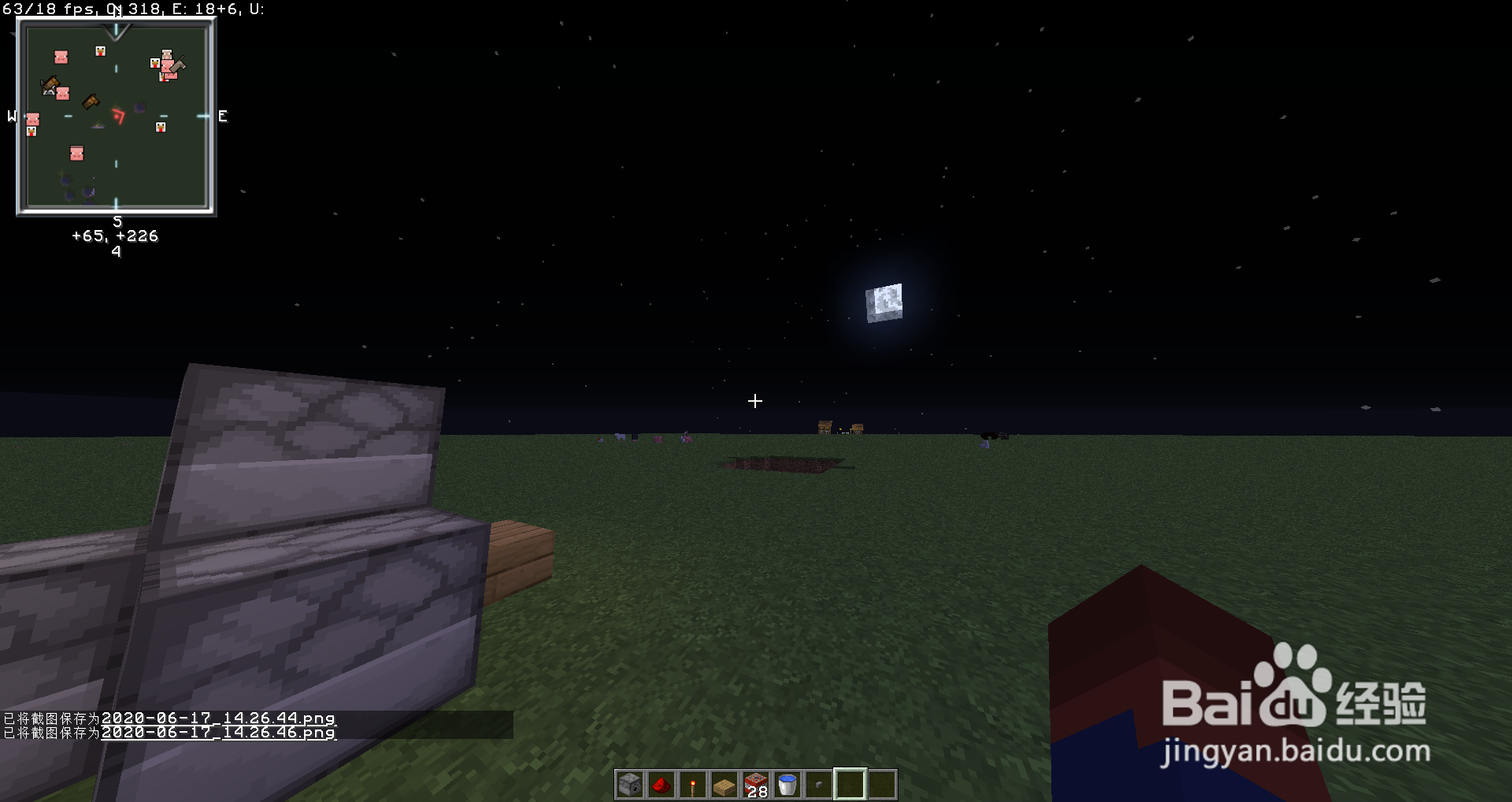This screenshot has height=802, width=1512.
Task: Click the horse icon near the sheep cluster
Action: [x=178, y=65]
